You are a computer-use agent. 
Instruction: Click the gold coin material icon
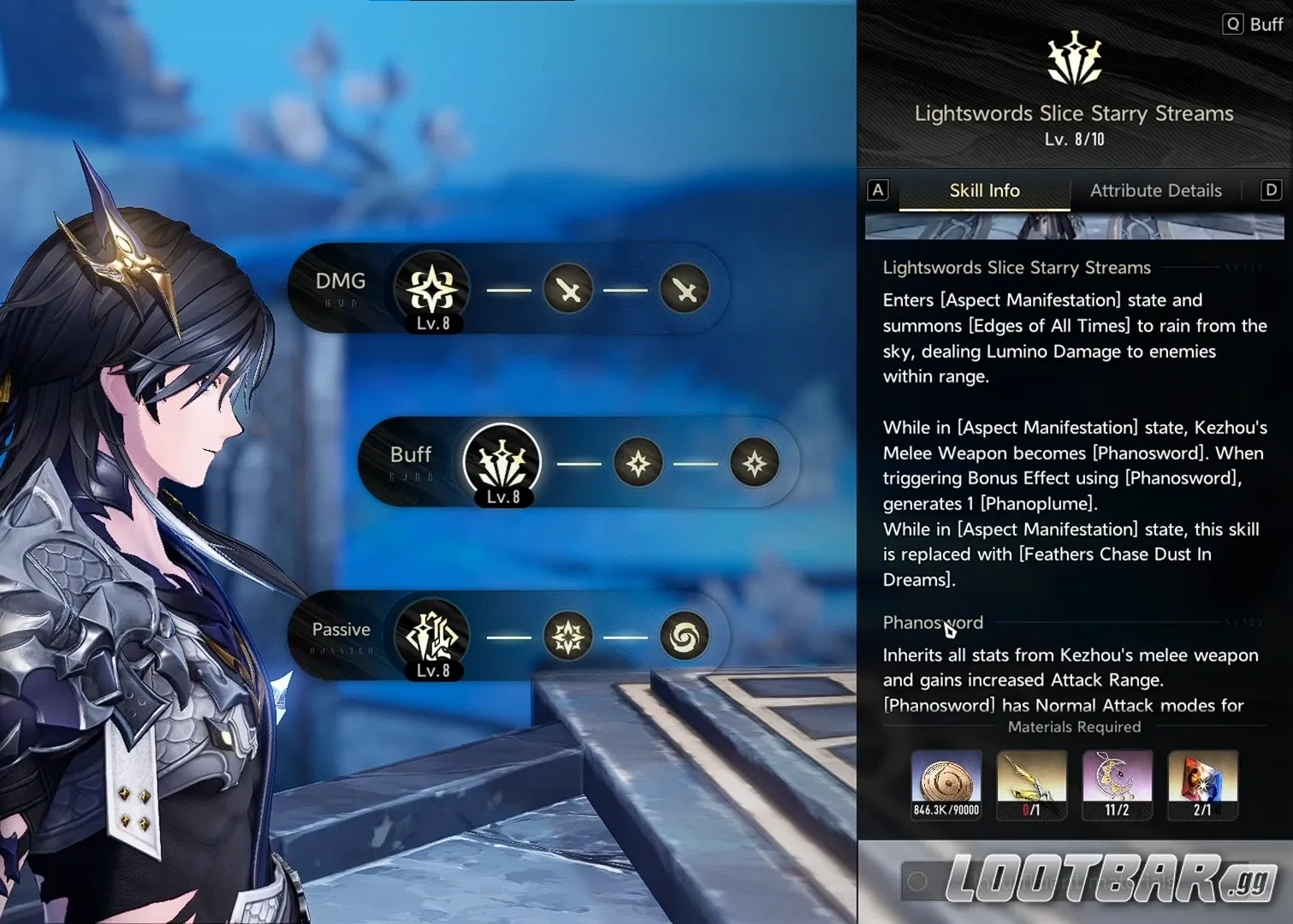tap(946, 779)
